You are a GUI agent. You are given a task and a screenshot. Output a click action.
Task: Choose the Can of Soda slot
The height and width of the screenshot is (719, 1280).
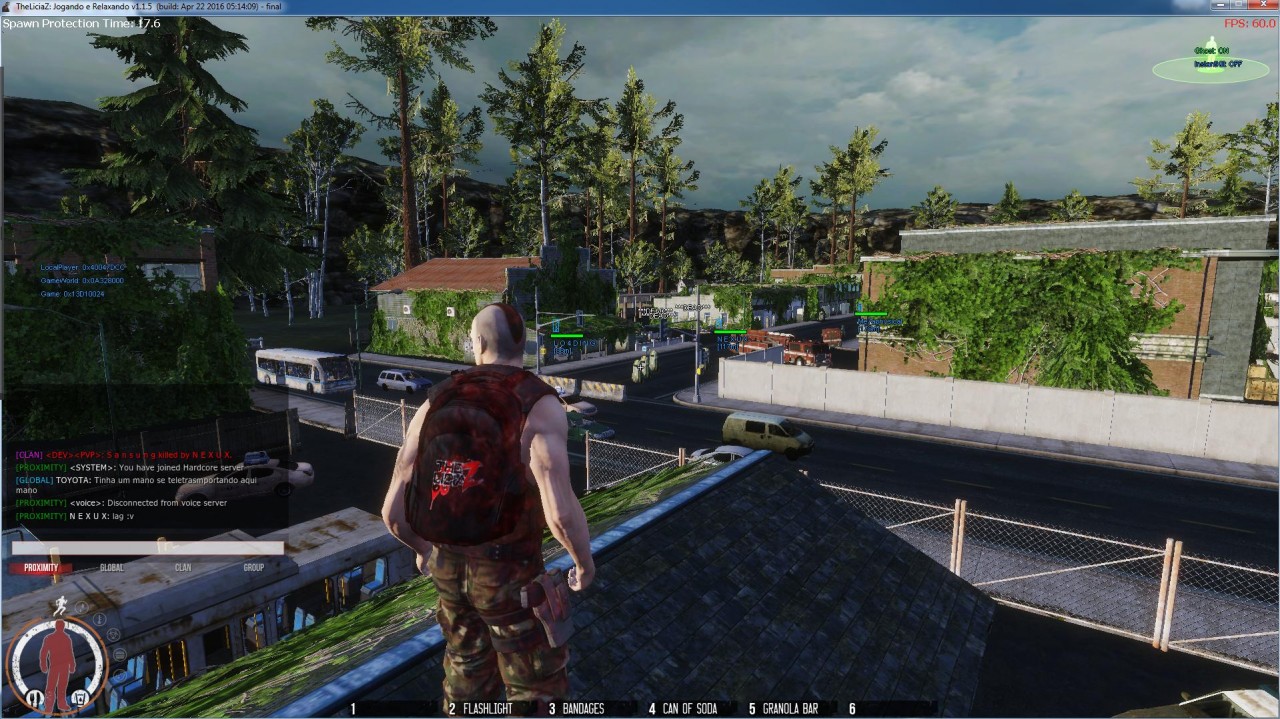pyautogui.click(x=683, y=709)
